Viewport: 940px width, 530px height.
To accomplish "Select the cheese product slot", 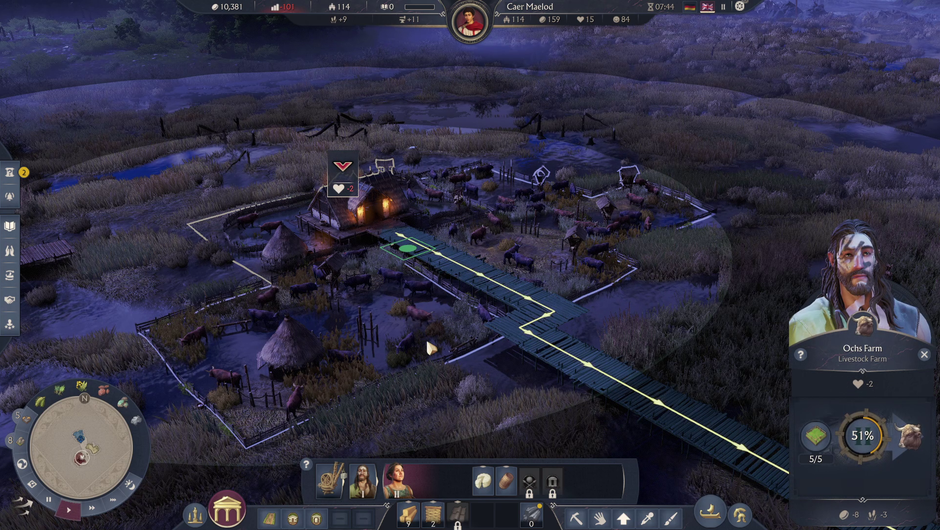I will coord(483,480).
